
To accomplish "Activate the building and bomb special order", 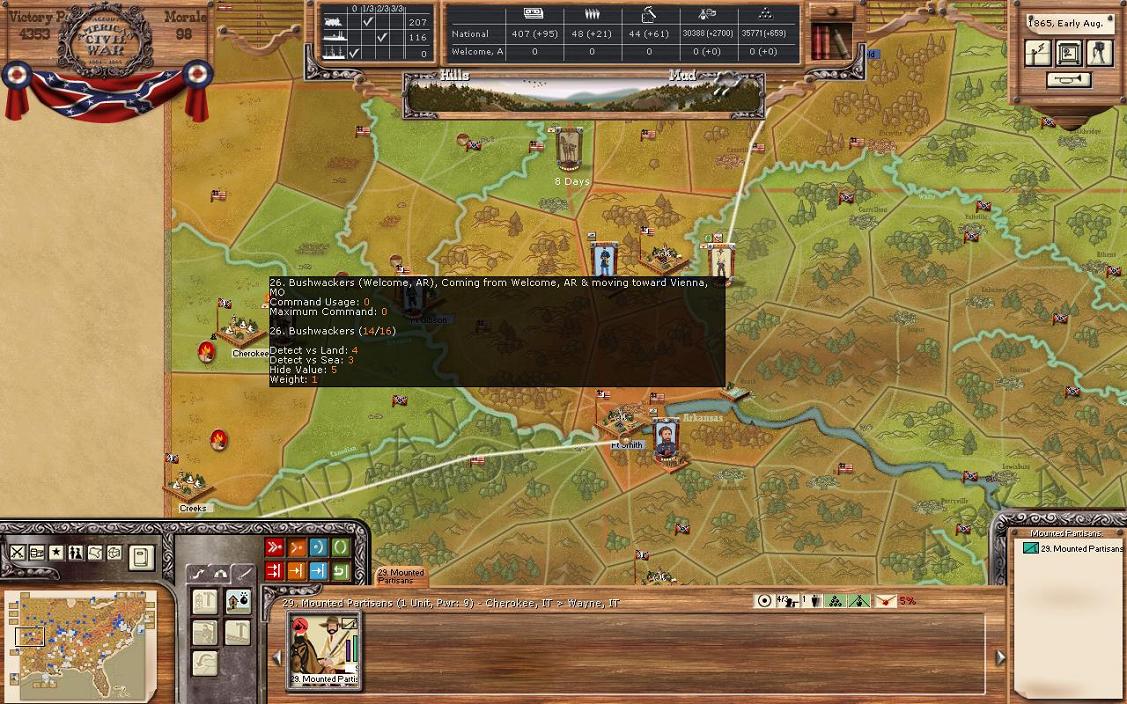I will [x=238, y=601].
